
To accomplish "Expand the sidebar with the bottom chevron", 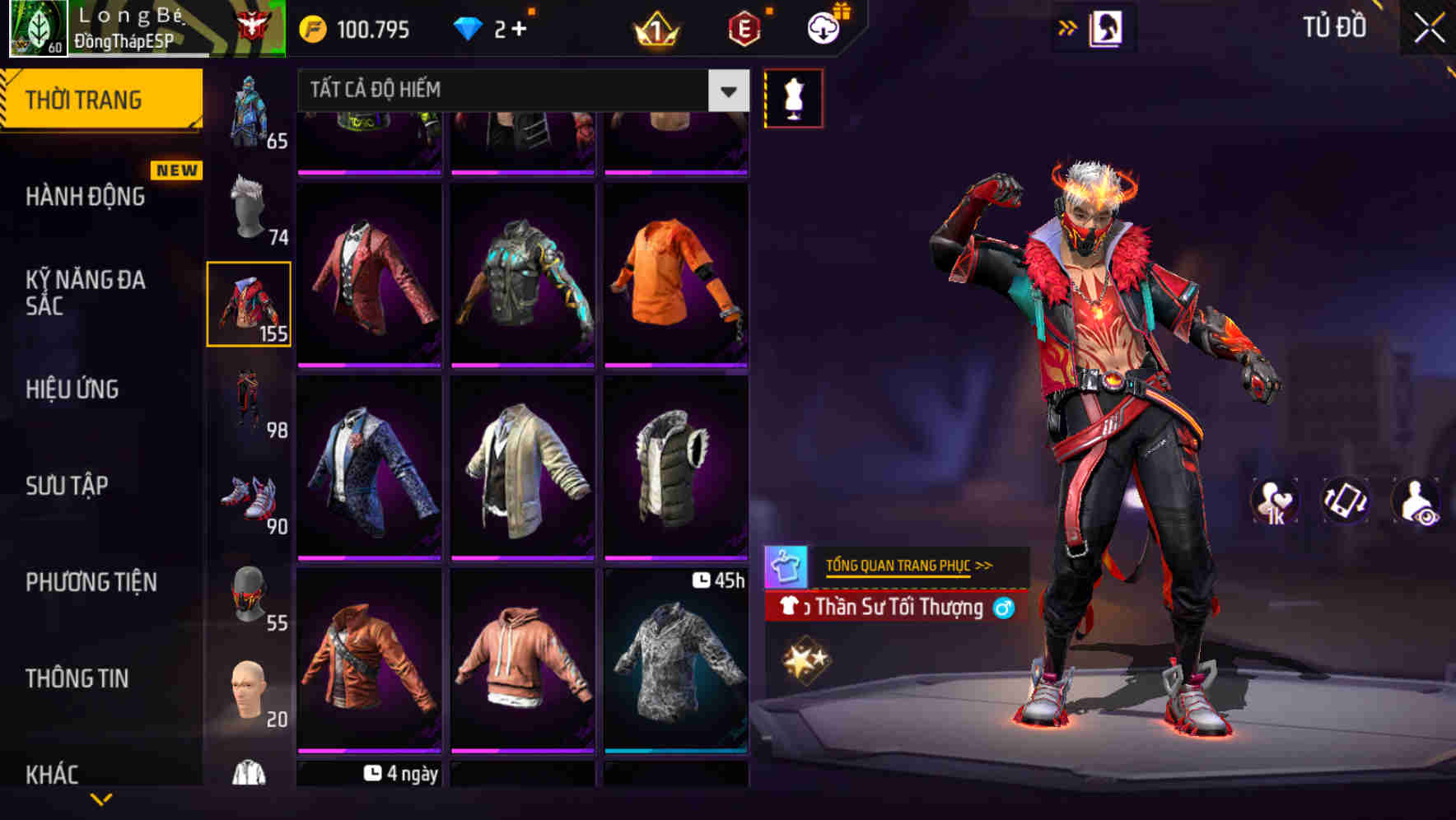I will [101, 800].
